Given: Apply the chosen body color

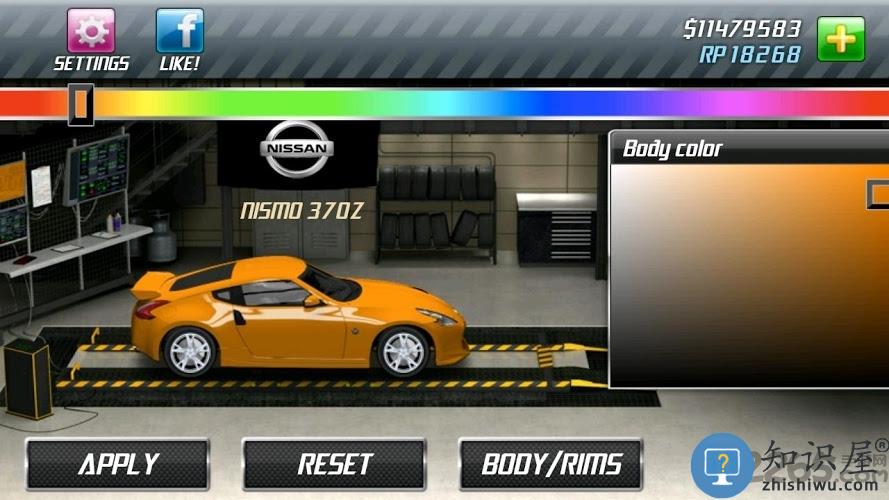Looking at the screenshot, I should coord(118,464).
